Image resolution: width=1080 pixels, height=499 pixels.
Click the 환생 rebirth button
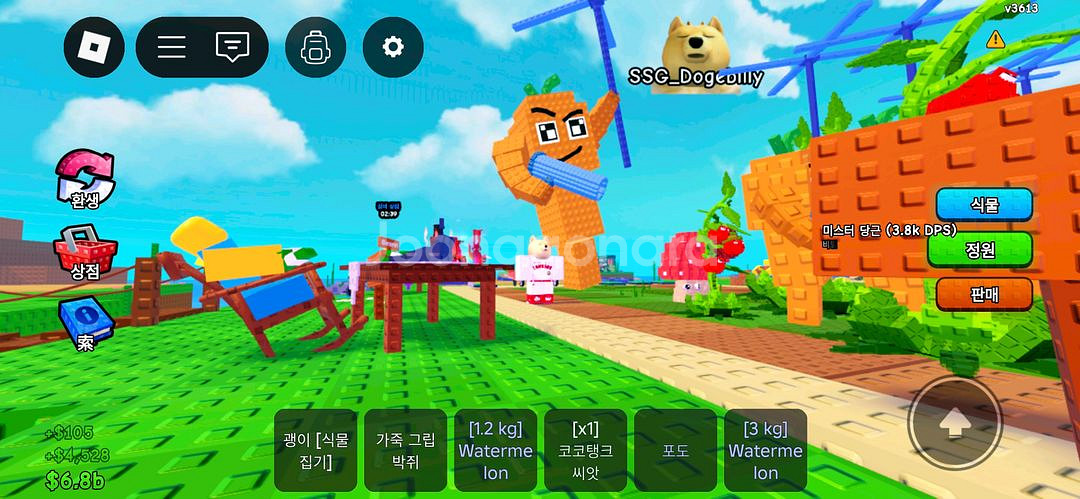pyautogui.click(x=85, y=178)
